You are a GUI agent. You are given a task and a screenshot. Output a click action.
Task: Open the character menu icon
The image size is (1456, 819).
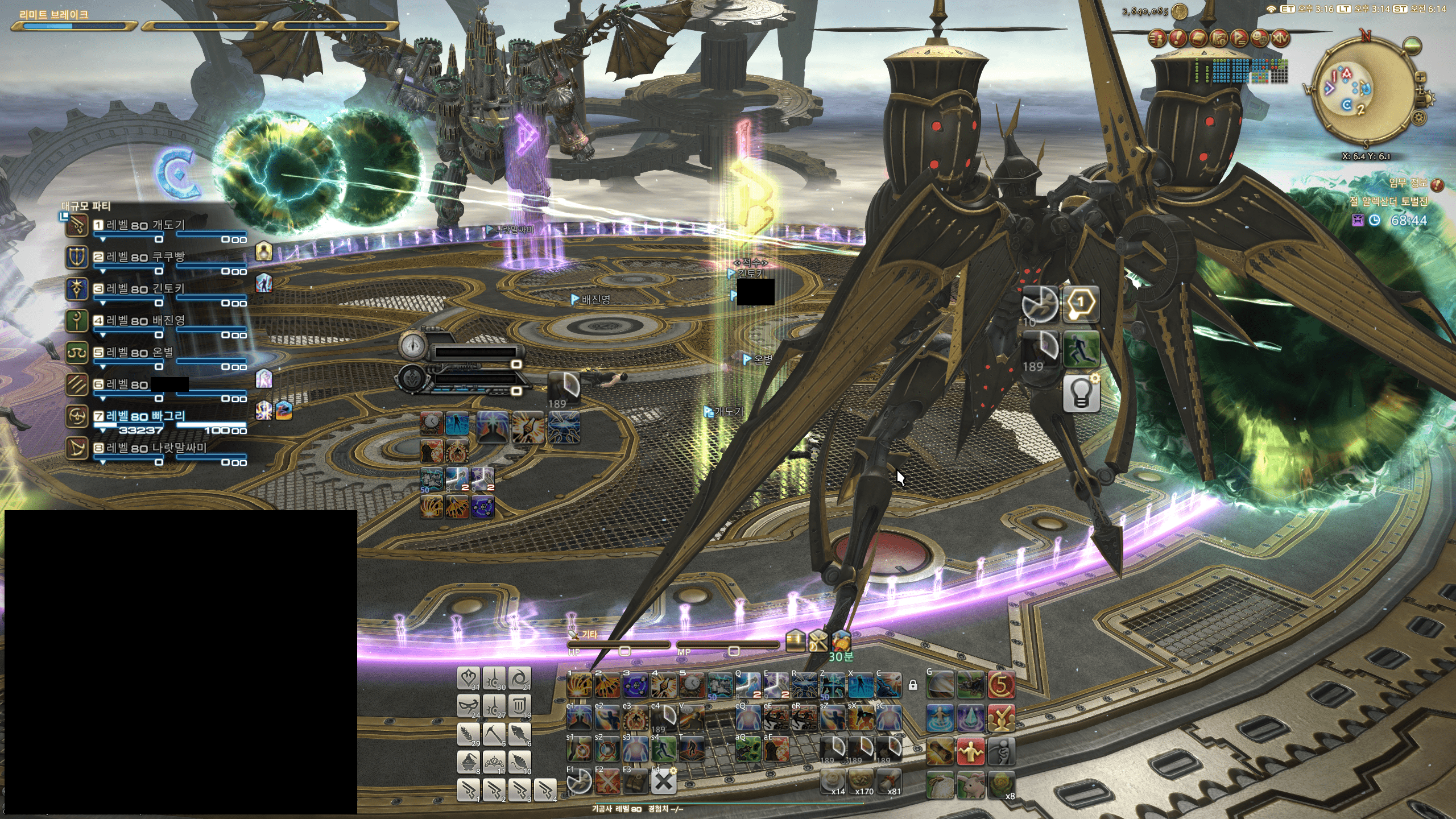1156,38
